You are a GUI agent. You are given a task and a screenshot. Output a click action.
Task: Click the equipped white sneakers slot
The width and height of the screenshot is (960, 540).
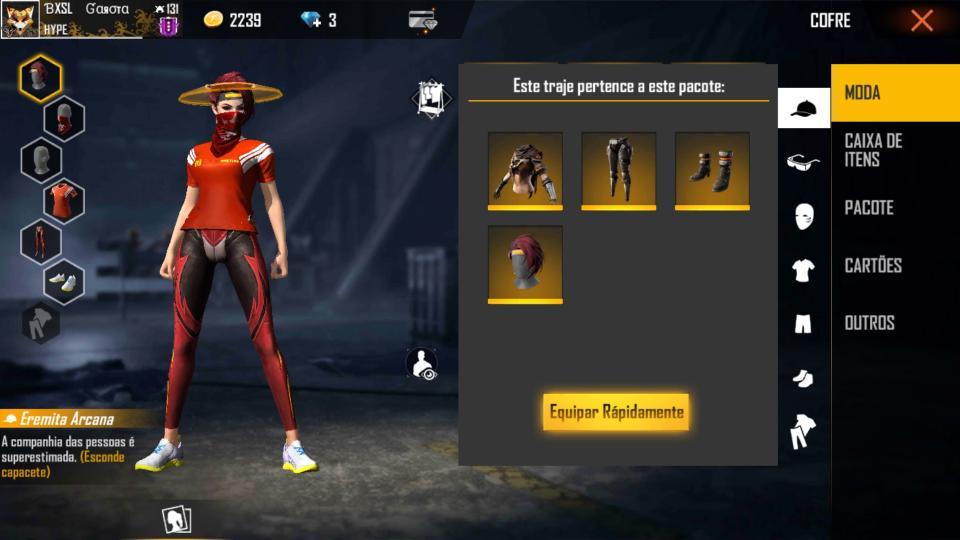pos(64,282)
